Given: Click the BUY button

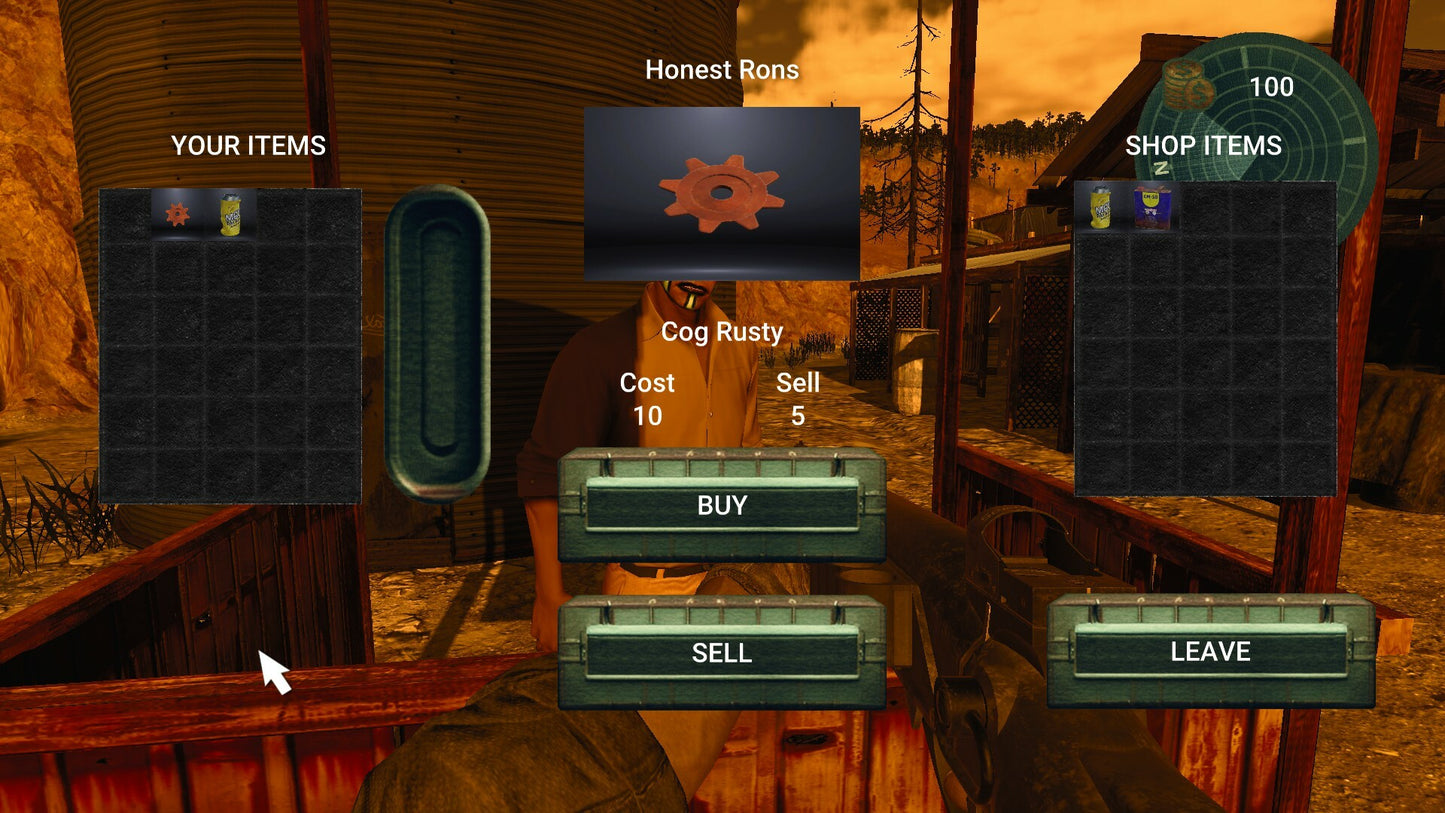Looking at the screenshot, I should (x=721, y=505).
